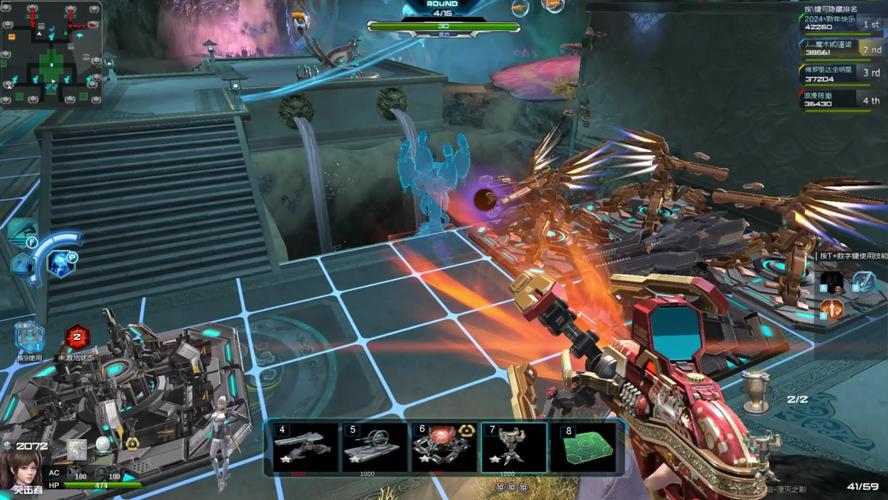This screenshot has height=500, width=888.
Task: Open the minimap
Action: point(51,52)
